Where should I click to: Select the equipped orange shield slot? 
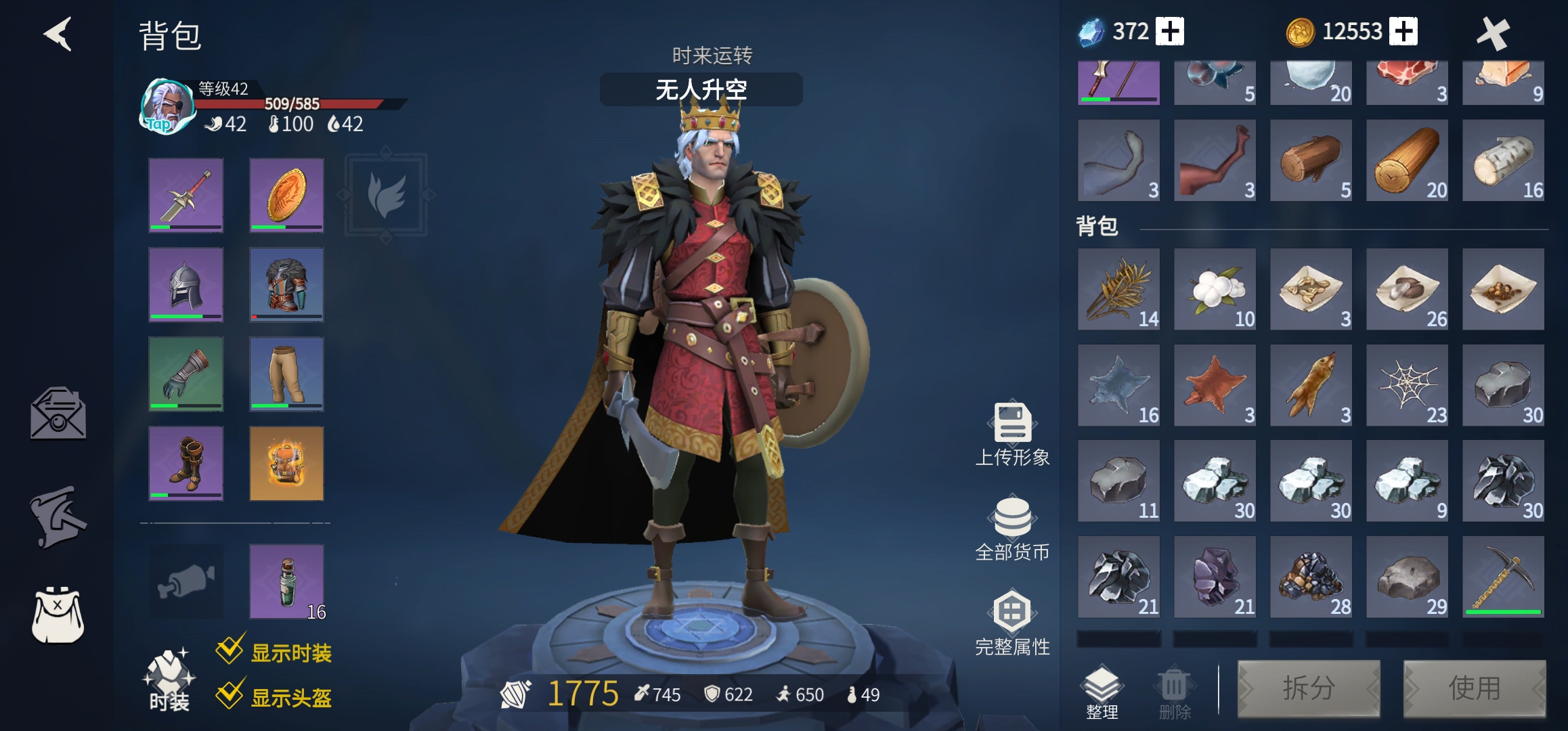(286, 196)
